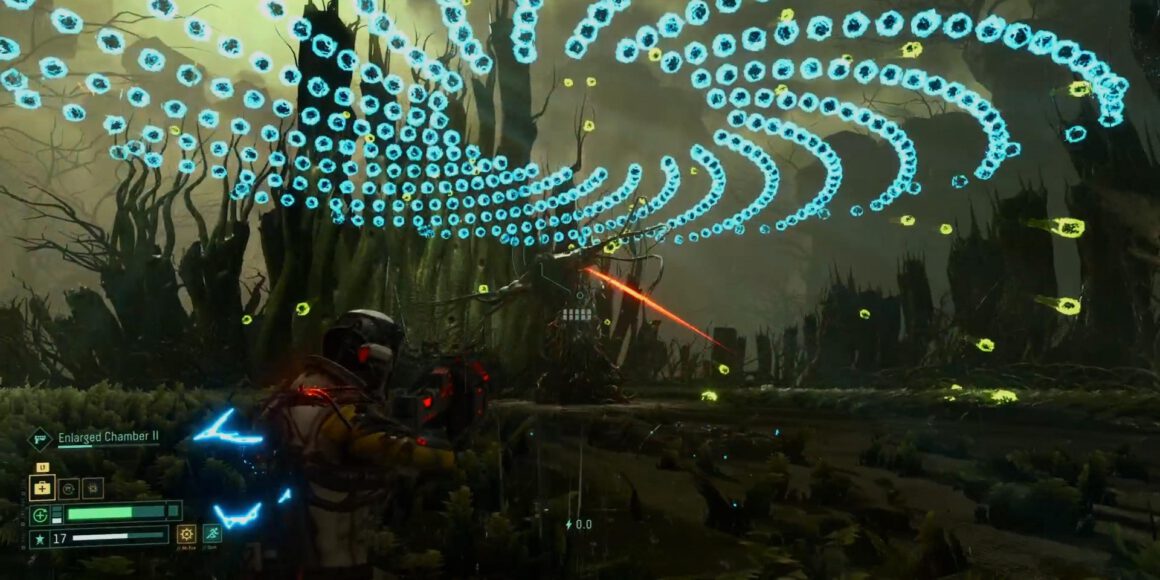The width and height of the screenshot is (1160, 580).
Task: Select the second consumable slot
Action: [x=68, y=488]
